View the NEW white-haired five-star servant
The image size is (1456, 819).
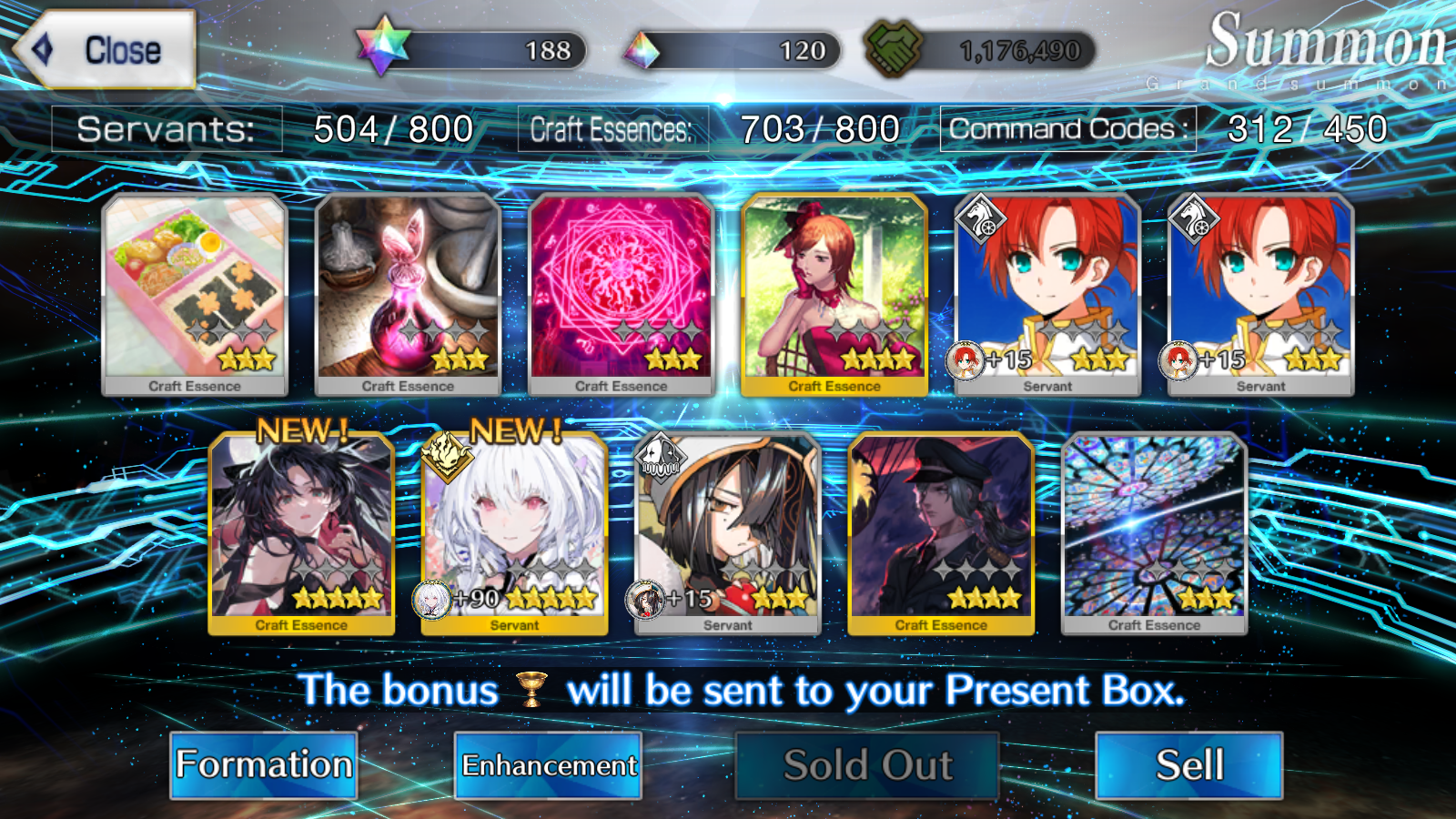click(515, 532)
